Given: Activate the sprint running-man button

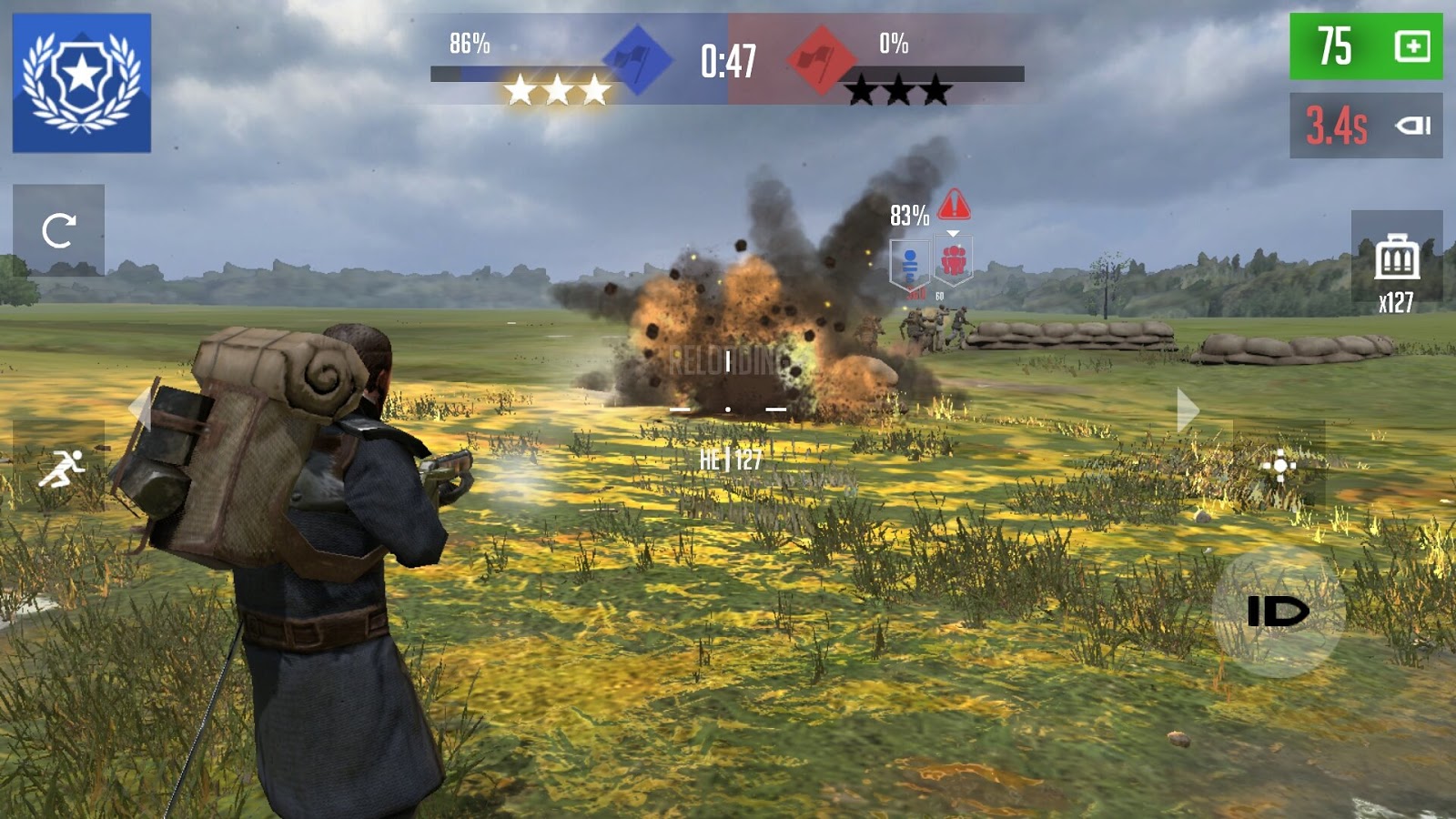Looking at the screenshot, I should pyautogui.click(x=60, y=468).
